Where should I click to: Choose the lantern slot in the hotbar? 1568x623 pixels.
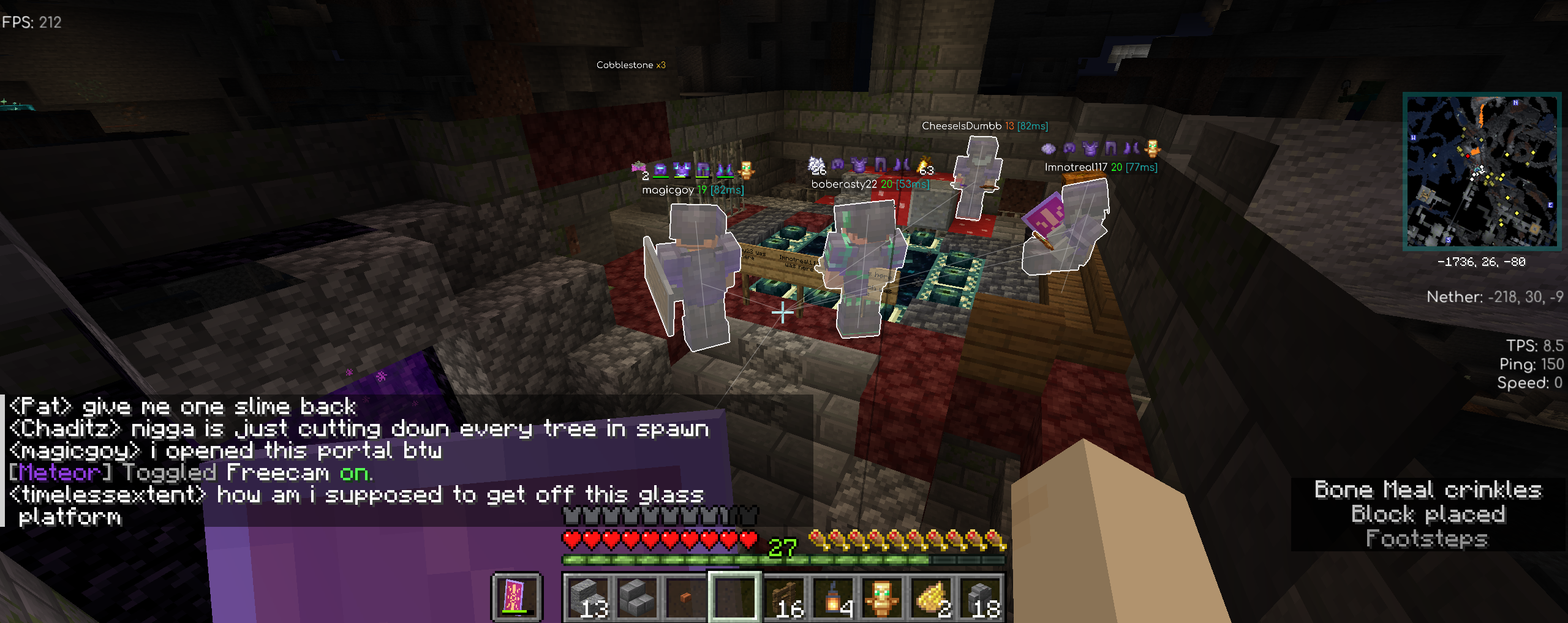pyautogui.click(x=833, y=597)
